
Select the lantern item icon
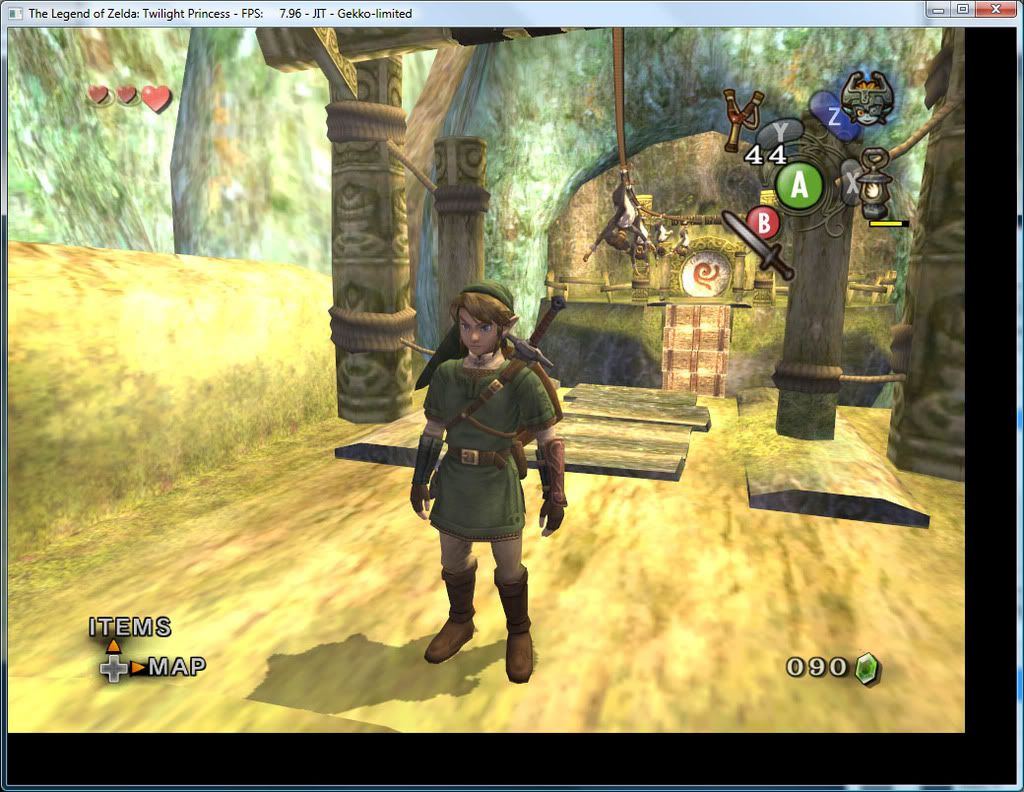pos(878,184)
